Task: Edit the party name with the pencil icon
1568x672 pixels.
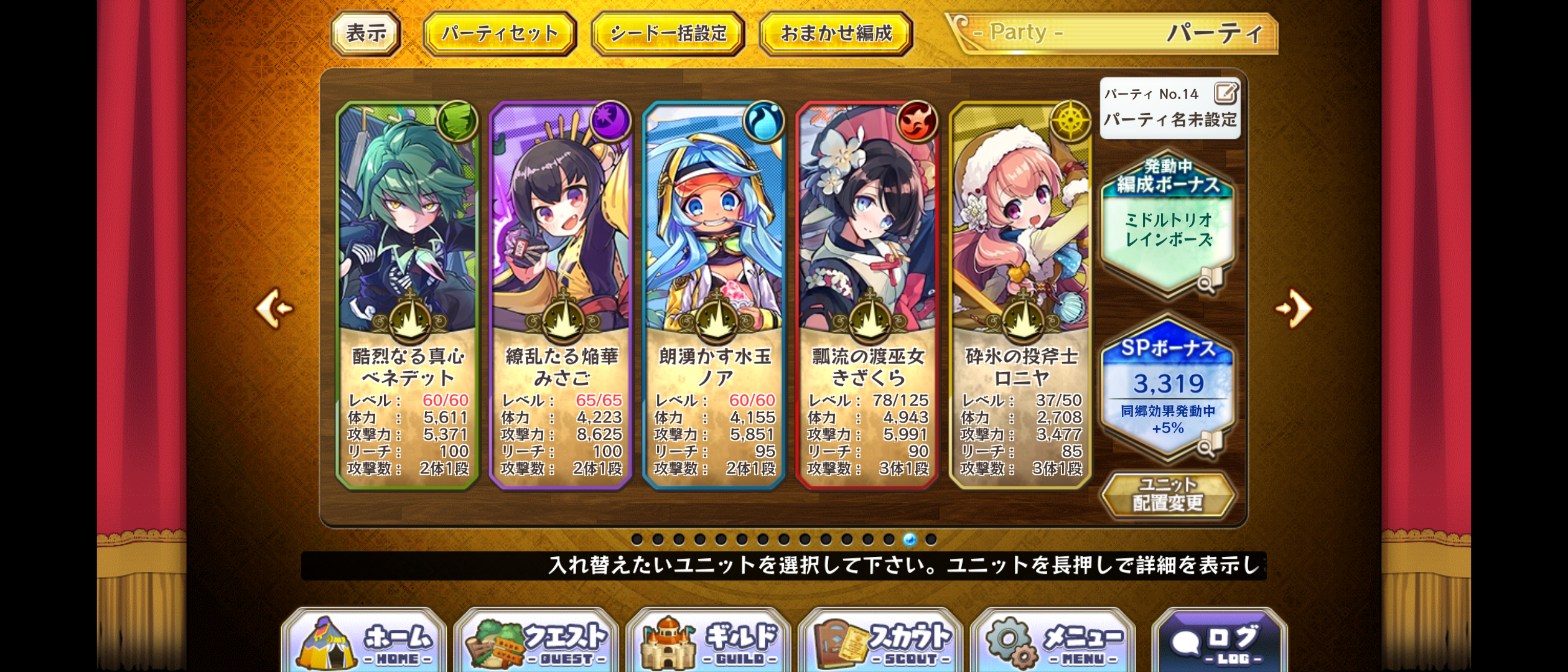Action: (x=1225, y=94)
